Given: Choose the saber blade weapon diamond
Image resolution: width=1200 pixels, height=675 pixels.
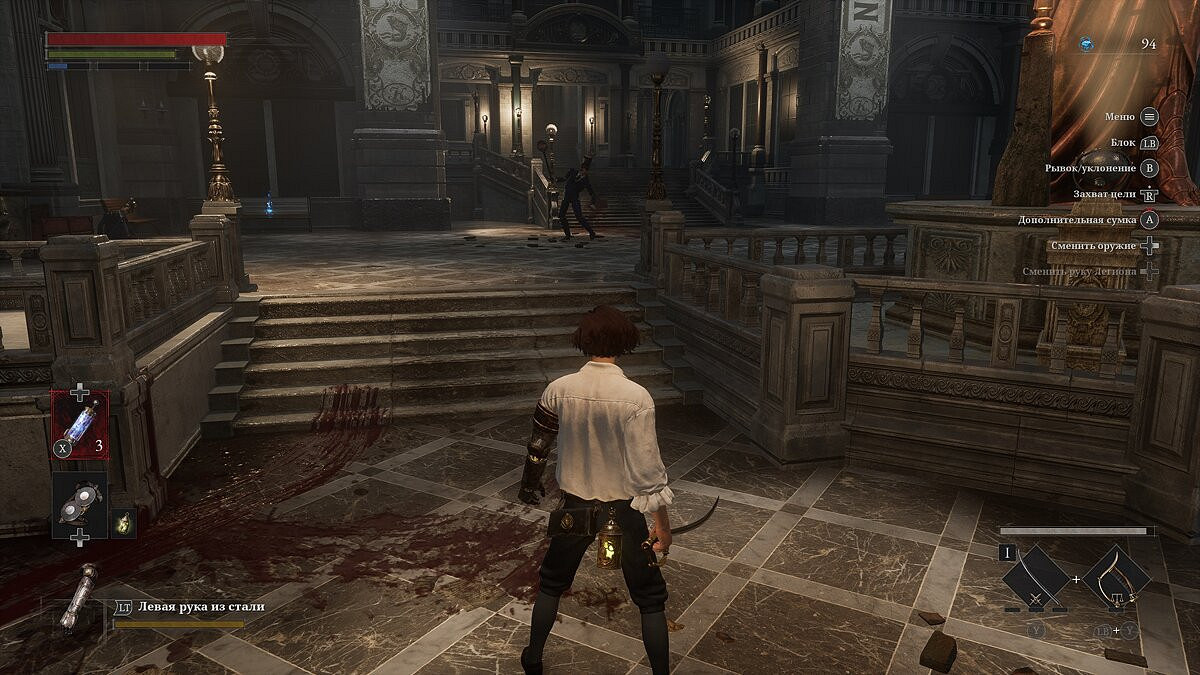Looking at the screenshot, I should tap(1036, 578).
